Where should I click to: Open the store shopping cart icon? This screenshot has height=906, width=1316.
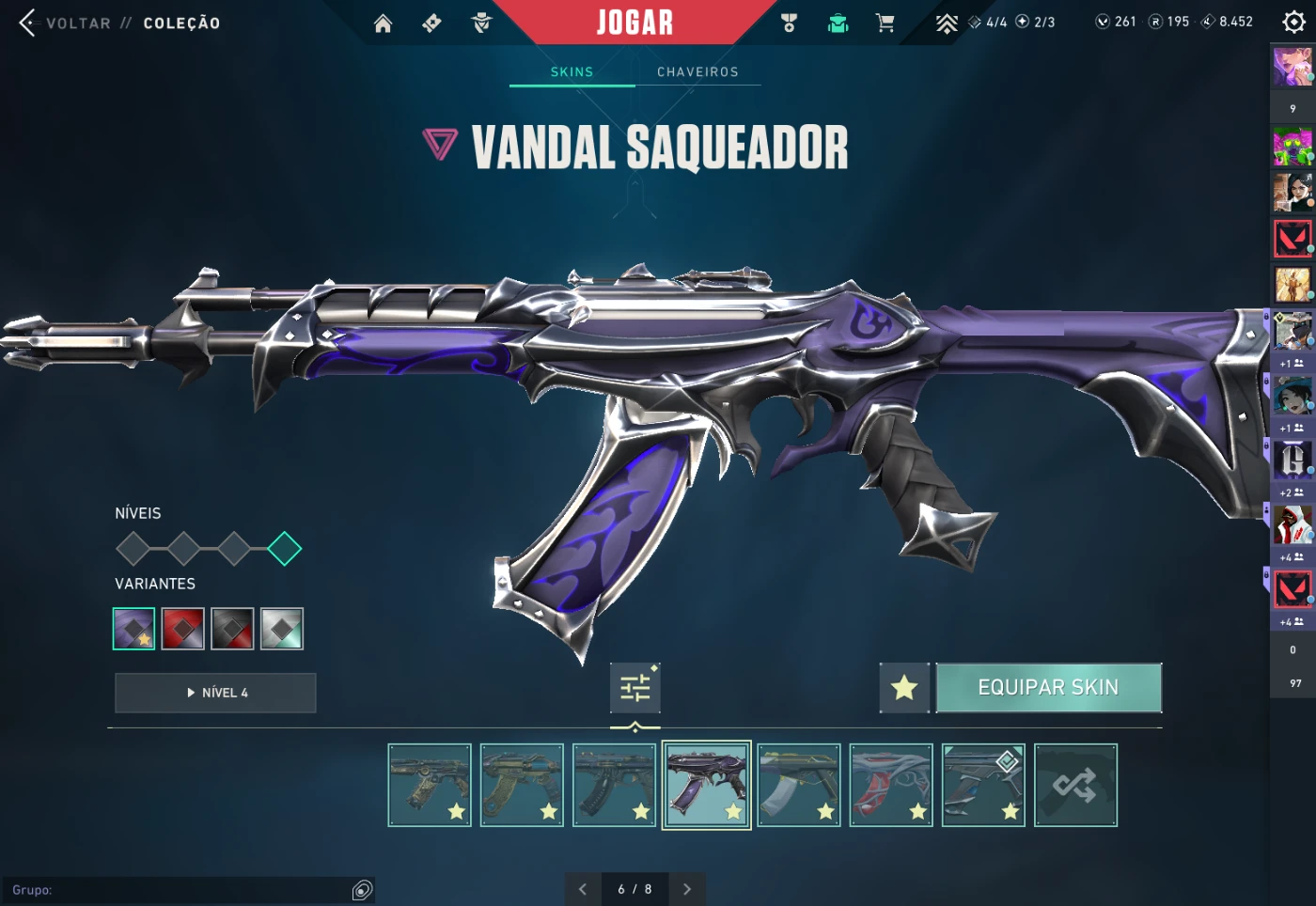885,23
